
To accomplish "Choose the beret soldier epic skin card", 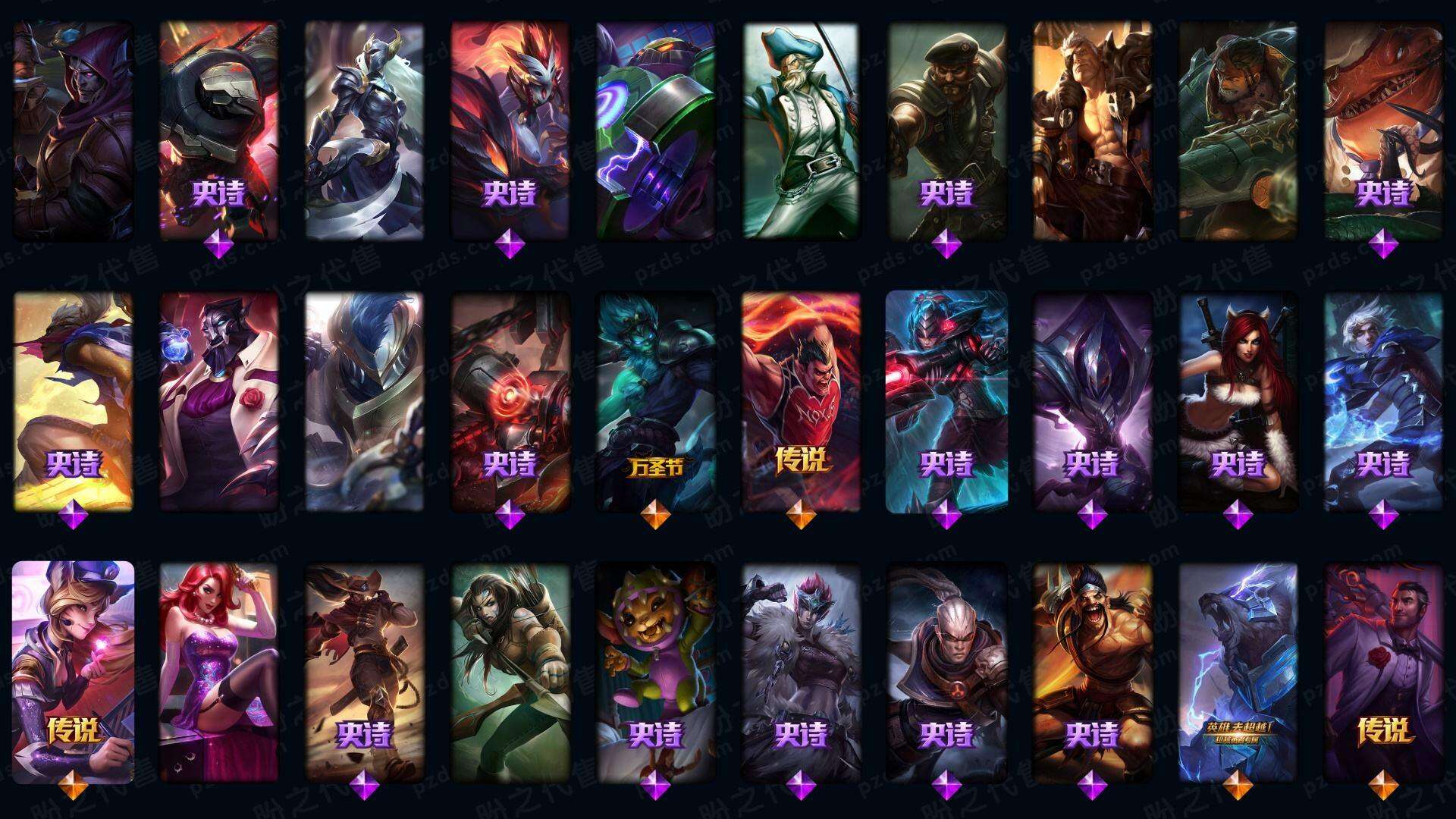I will pyautogui.click(x=946, y=130).
